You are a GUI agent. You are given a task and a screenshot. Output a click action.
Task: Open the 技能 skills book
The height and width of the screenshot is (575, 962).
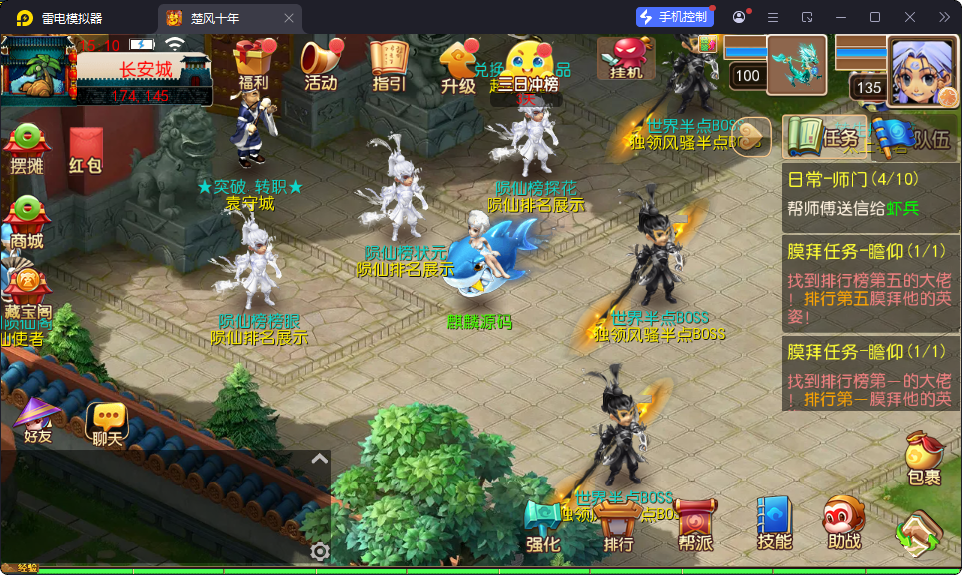coord(774,523)
